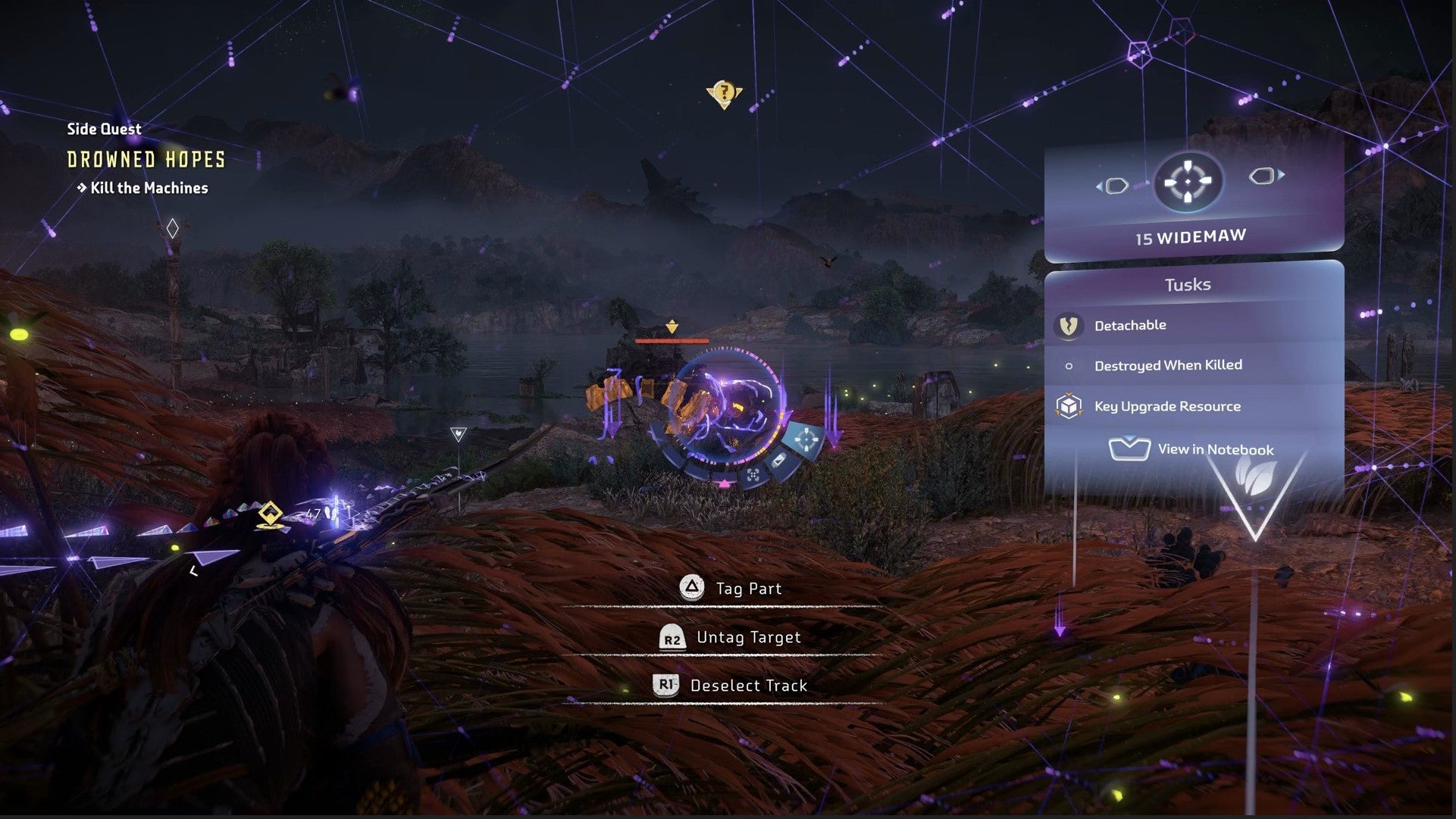Screen dimensions: 1456x819
Task: Cycle to the next Widemaw component with right arrow
Action: (1266, 176)
